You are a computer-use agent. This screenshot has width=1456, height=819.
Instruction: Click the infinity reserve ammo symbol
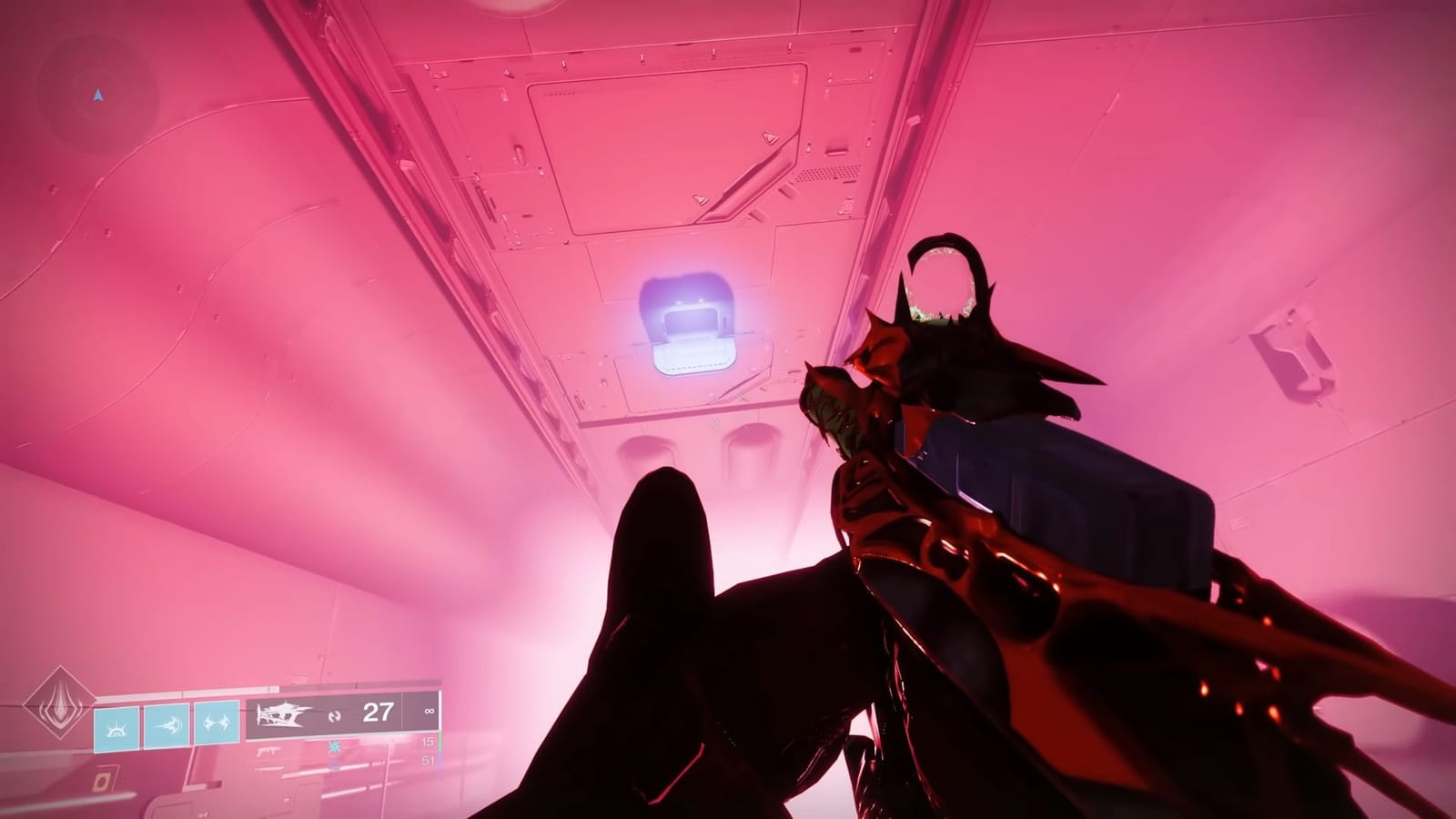point(429,712)
